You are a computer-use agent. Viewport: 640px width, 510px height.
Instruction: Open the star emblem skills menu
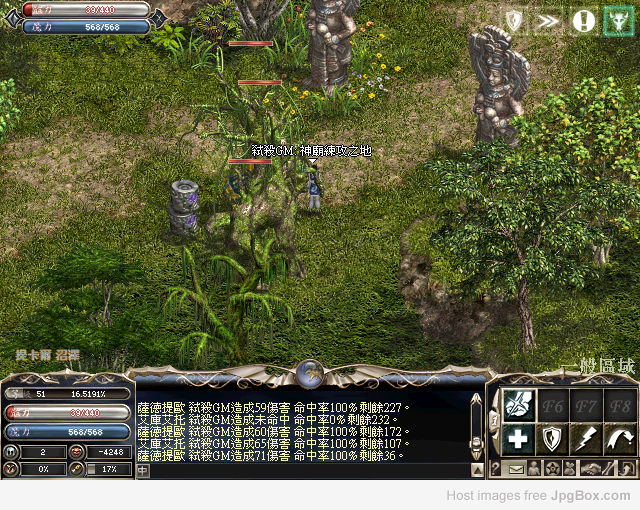click(551, 468)
